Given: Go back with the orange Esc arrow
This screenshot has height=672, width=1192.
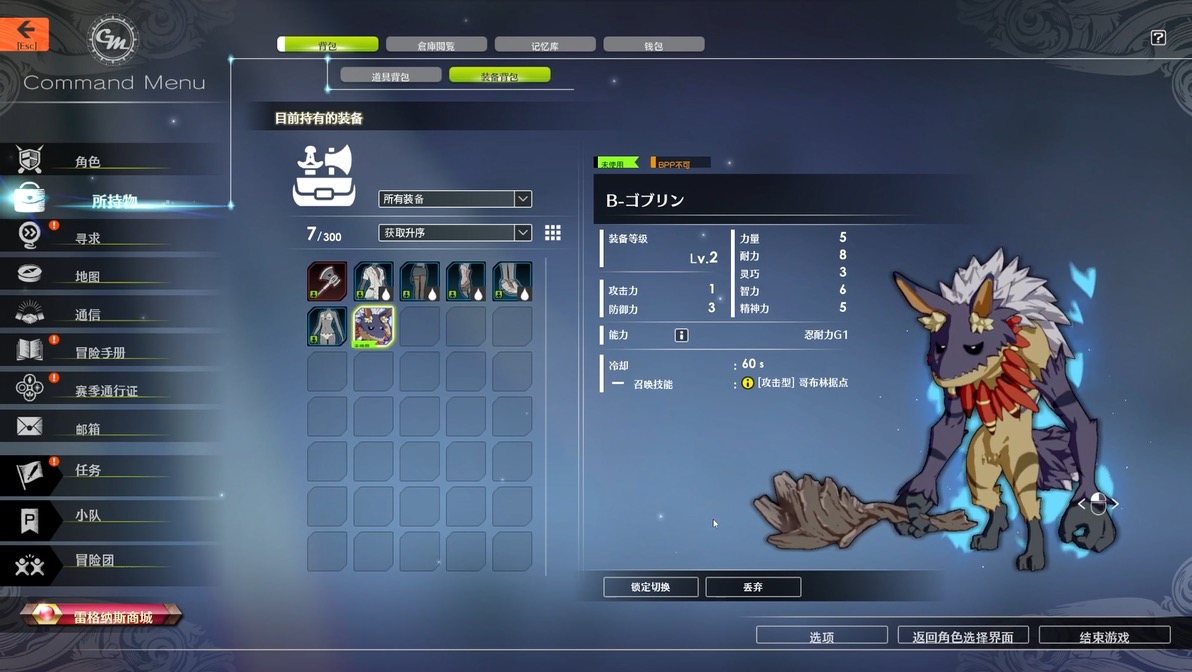Looking at the screenshot, I should (25, 34).
